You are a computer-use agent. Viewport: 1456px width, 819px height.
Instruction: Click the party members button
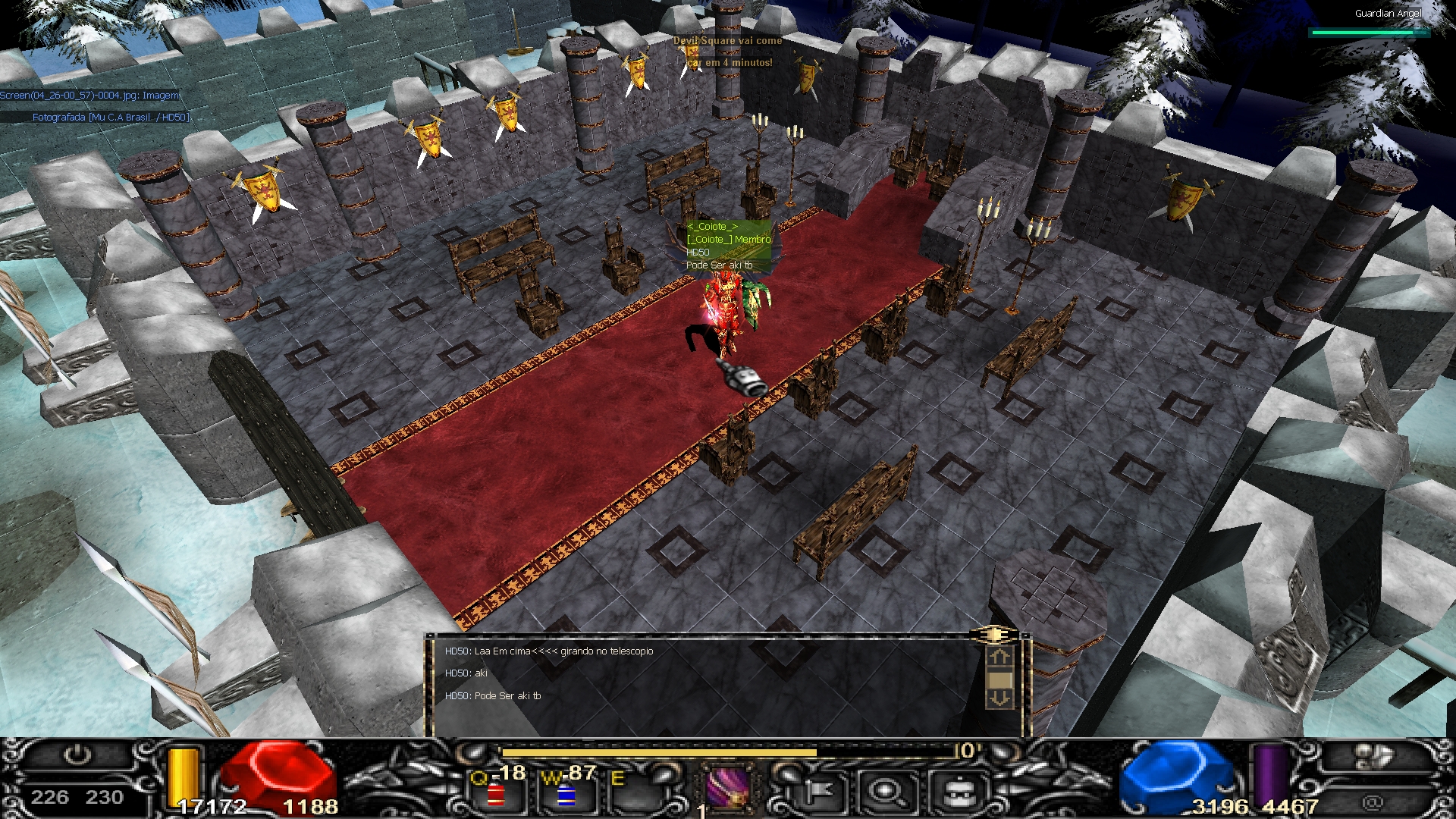pyautogui.click(x=1370, y=756)
